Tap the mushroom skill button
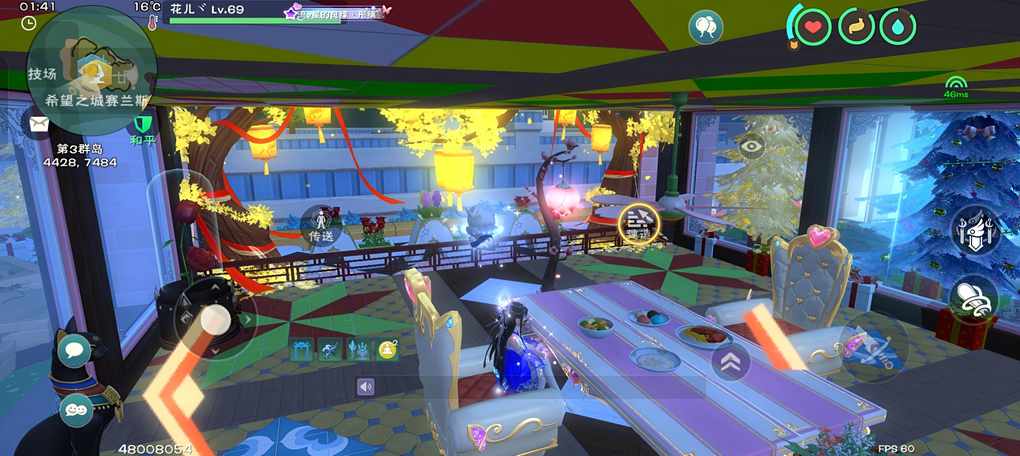Image resolution: width=1020 pixels, height=456 pixels. pos(972,298)
